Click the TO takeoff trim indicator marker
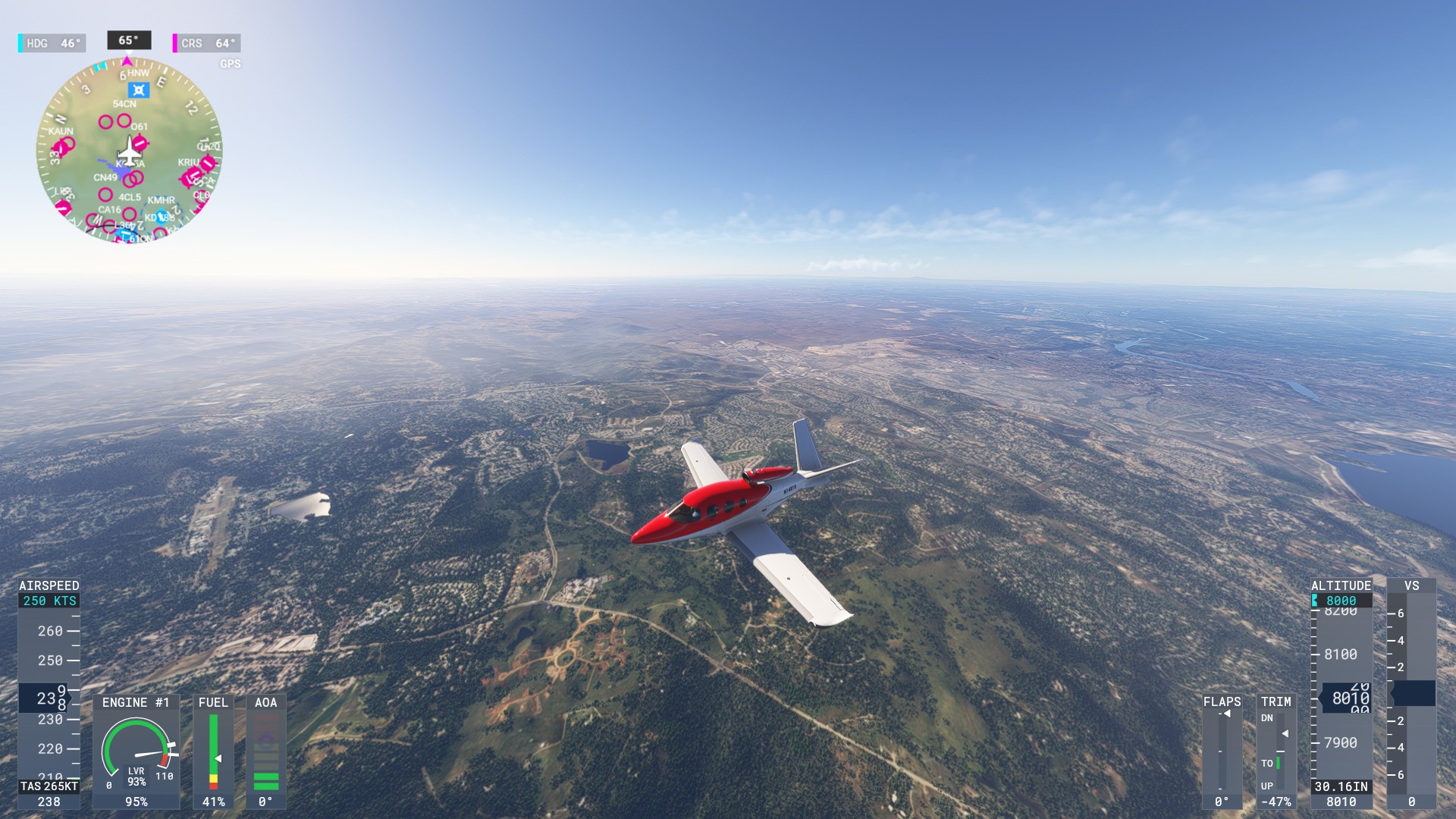 [1278, 763]
